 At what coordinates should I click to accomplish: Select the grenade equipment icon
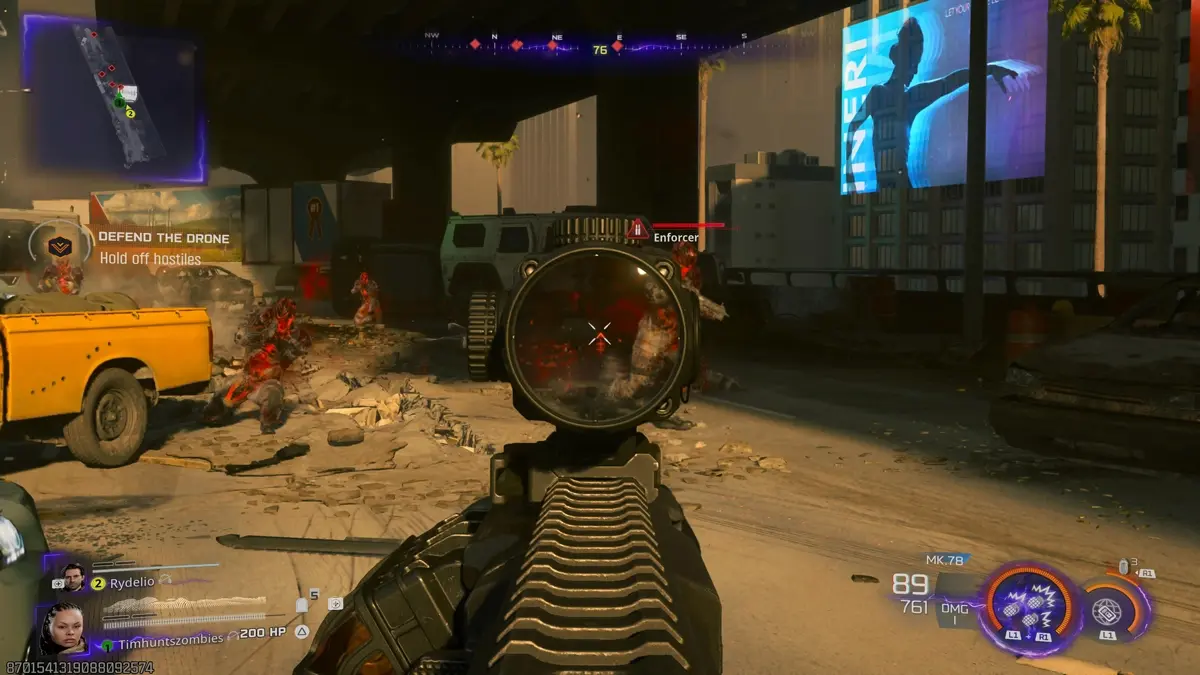pyautogui.click(x=1123, y=567)
